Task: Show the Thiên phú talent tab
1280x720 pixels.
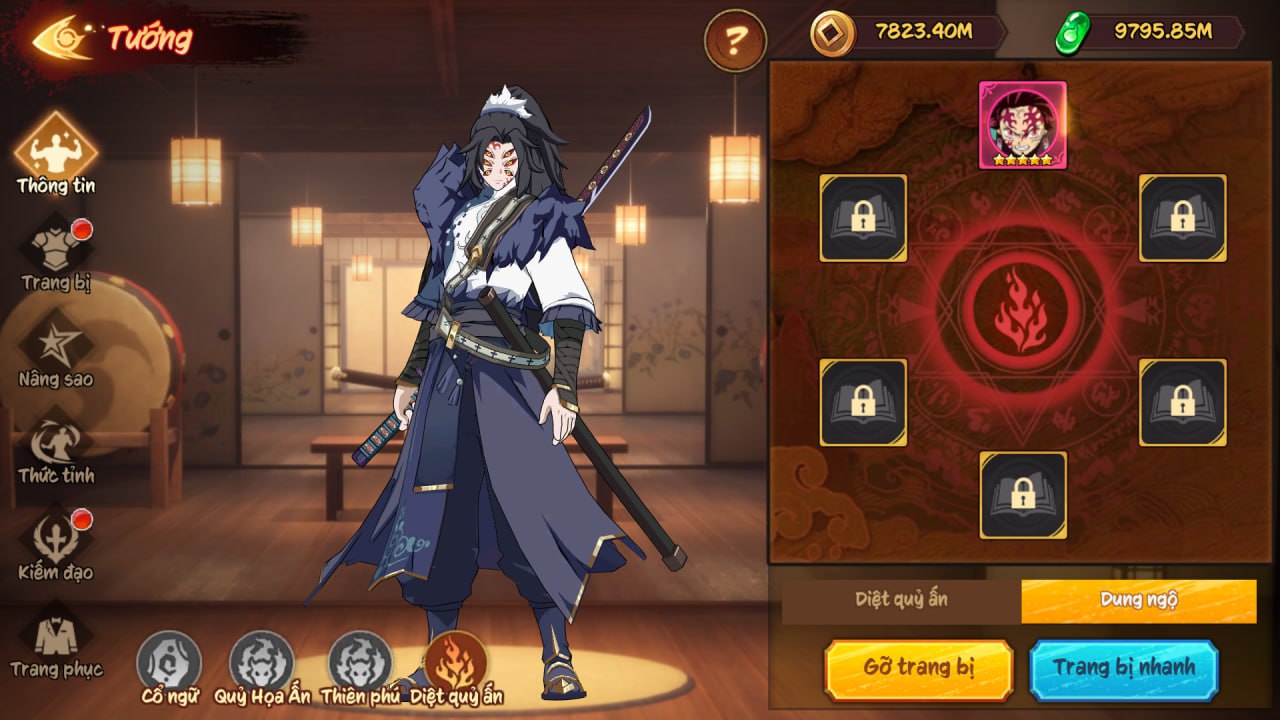Action: point(360,664)
